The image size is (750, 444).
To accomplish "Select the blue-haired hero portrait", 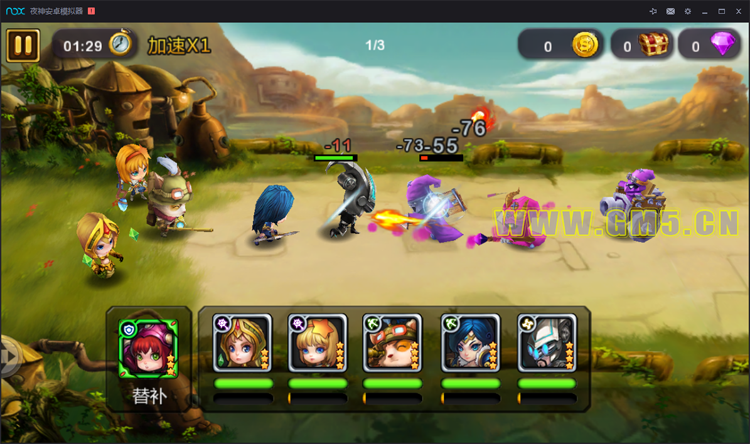I will click(x=470, y=343).
